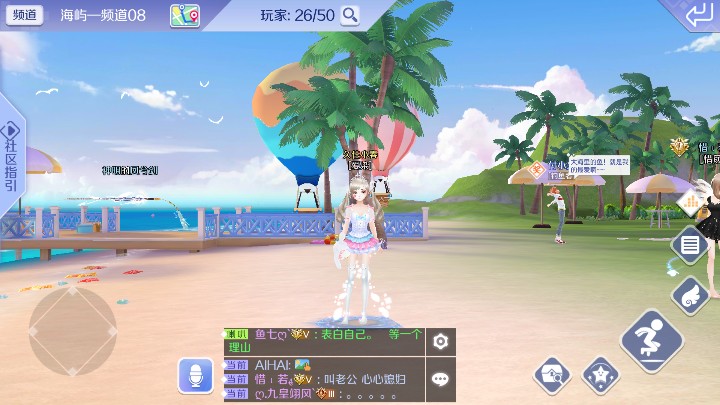
Task: Open the map icon beside the channel name
Action: (184, 15)
